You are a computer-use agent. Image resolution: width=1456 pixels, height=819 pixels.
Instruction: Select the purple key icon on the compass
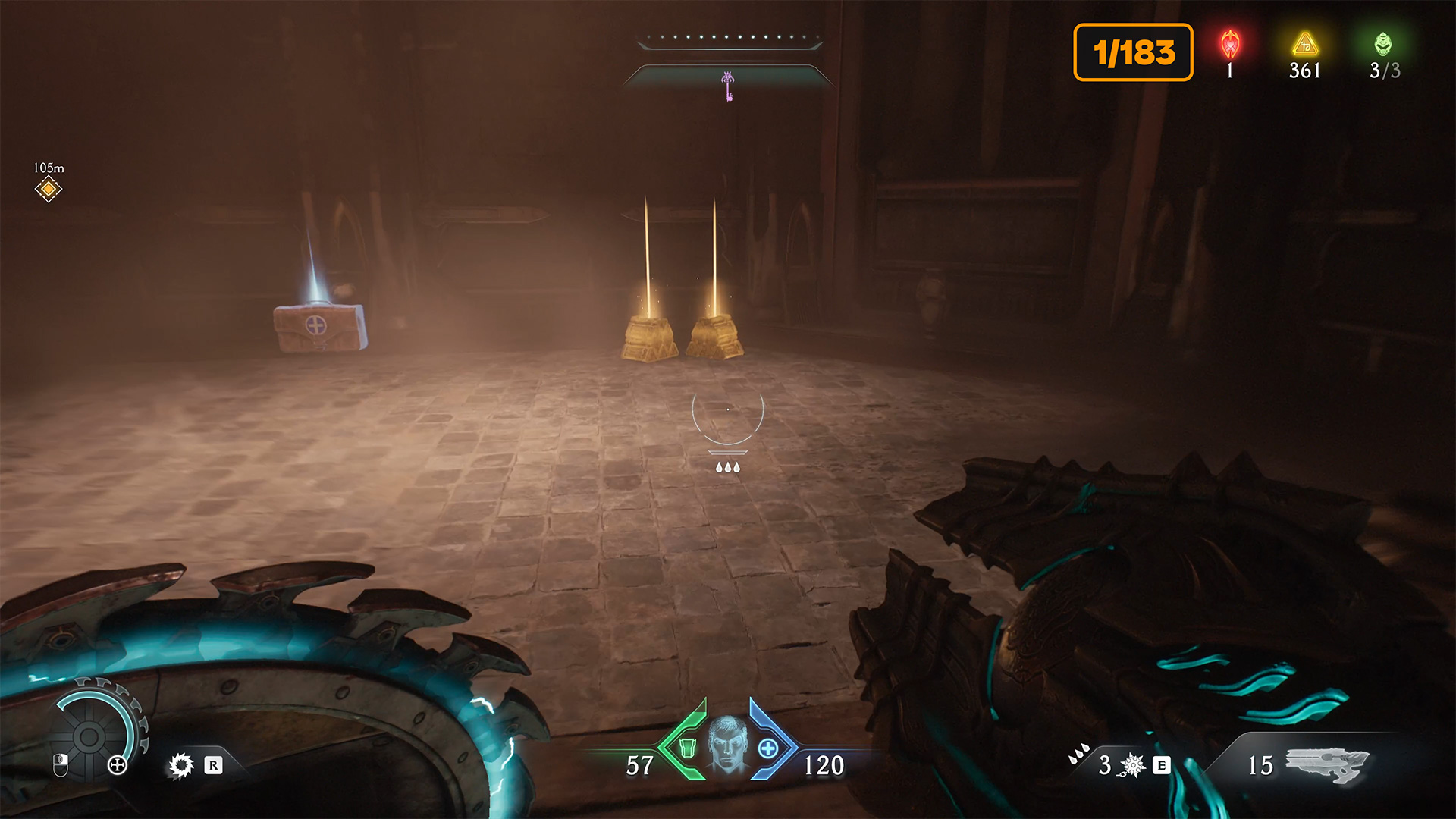728,86
